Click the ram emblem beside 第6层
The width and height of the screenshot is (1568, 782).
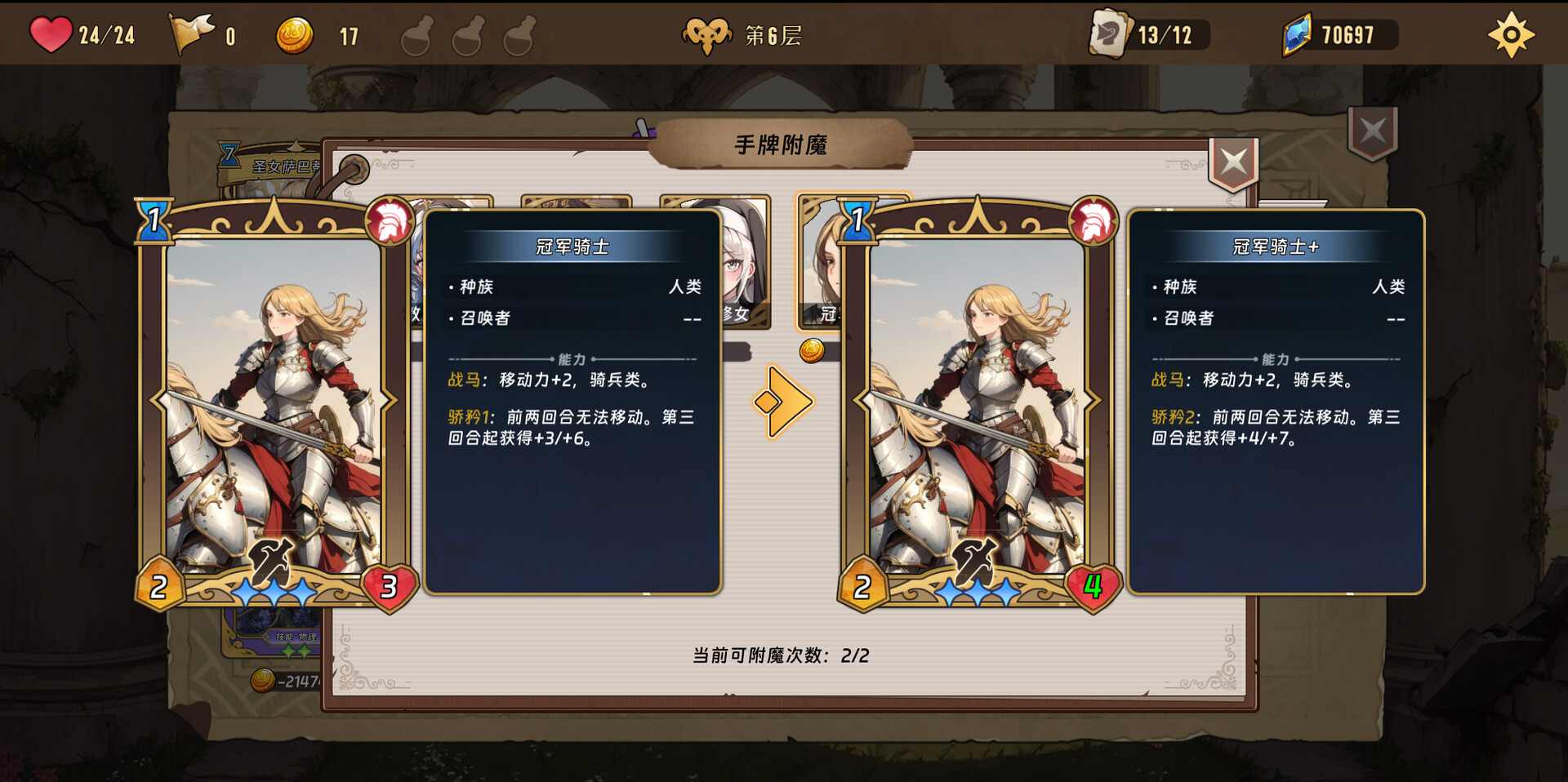click(x=707, y=33)
